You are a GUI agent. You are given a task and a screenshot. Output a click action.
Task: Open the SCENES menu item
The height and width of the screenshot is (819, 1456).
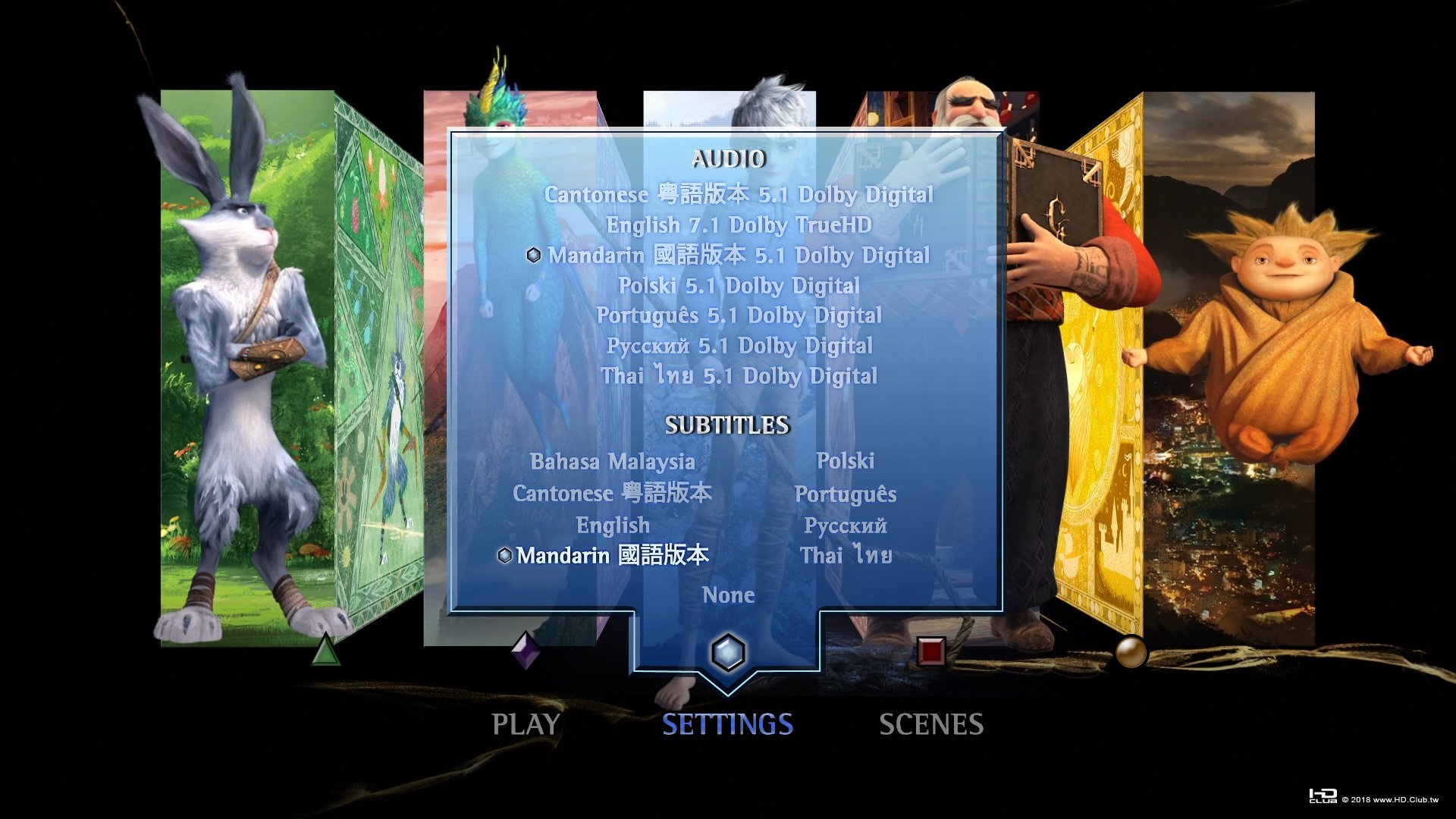coord(931,724)
